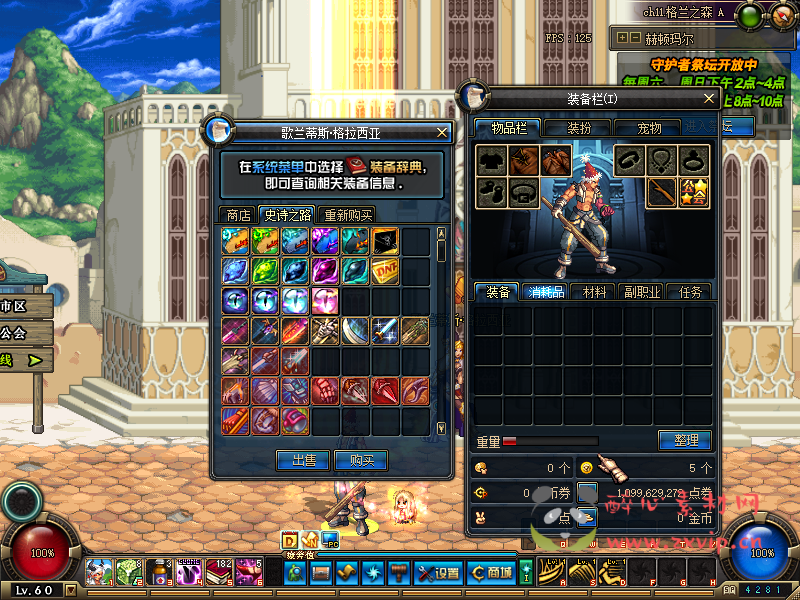
Task: Close the 装备栏 inventory window
Action: click(709, 99)
